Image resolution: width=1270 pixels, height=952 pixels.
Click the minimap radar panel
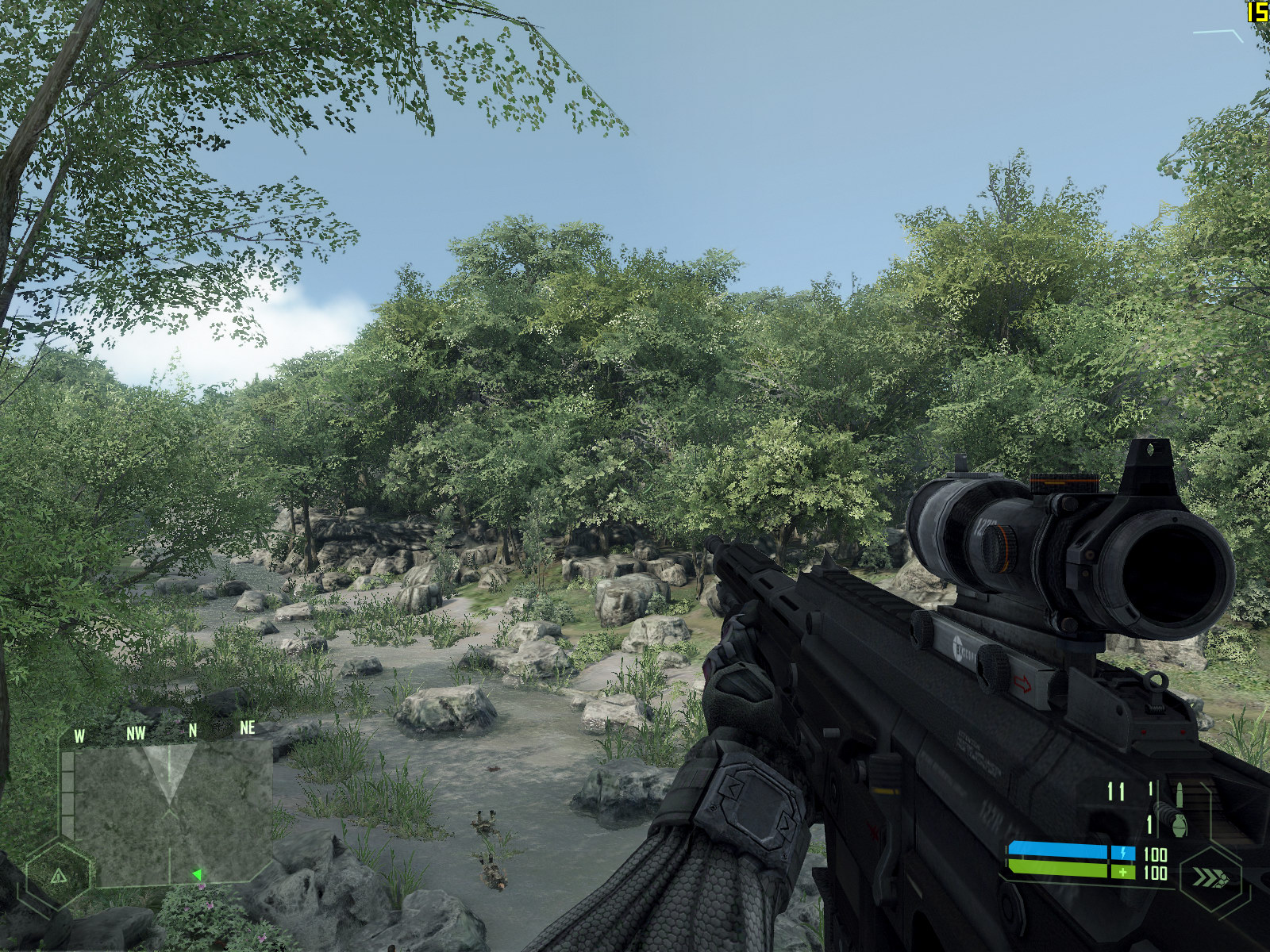coord(168,814)
